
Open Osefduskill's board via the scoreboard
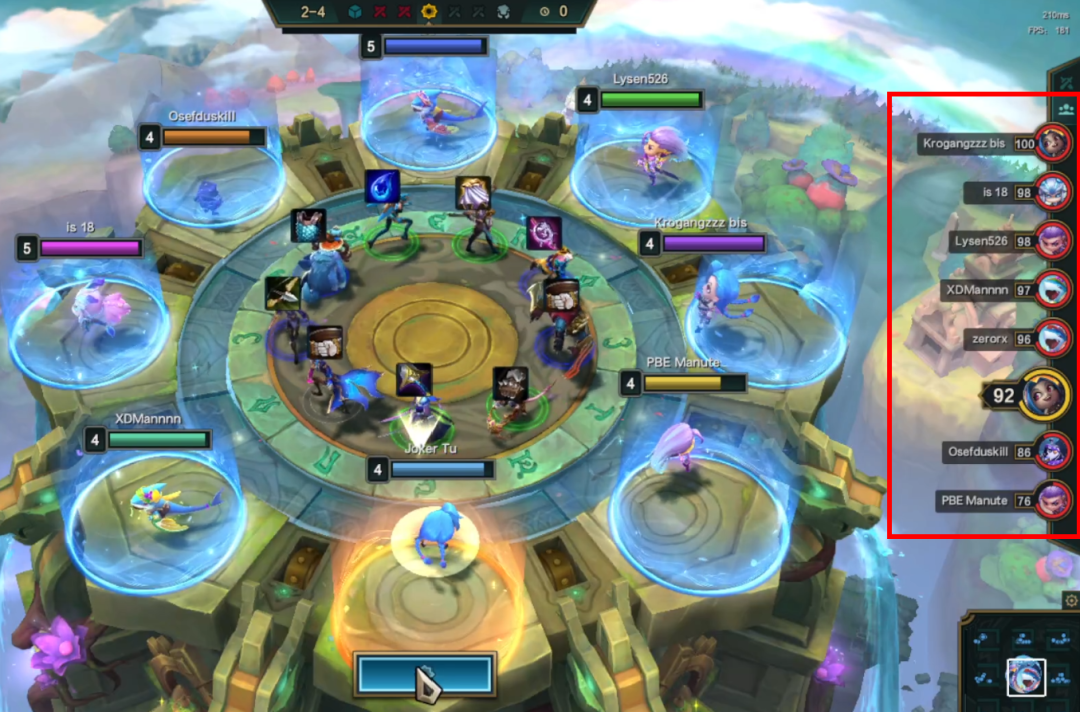point(1052,451)
